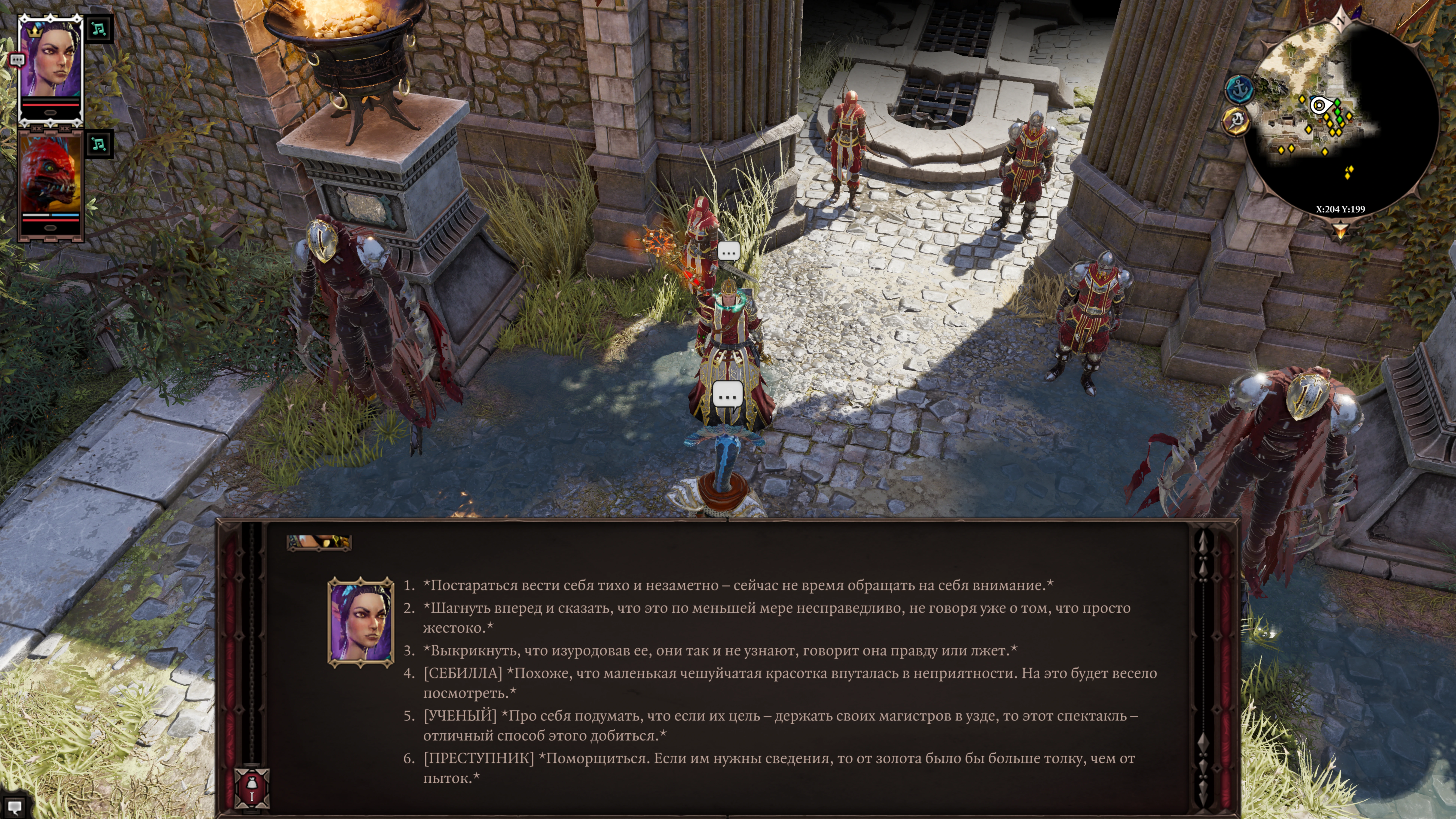The height and width of the screenshot is (819, 1456).
Task: Click the music-note status icon beside the lizard
Action: [x=99, y=144]
